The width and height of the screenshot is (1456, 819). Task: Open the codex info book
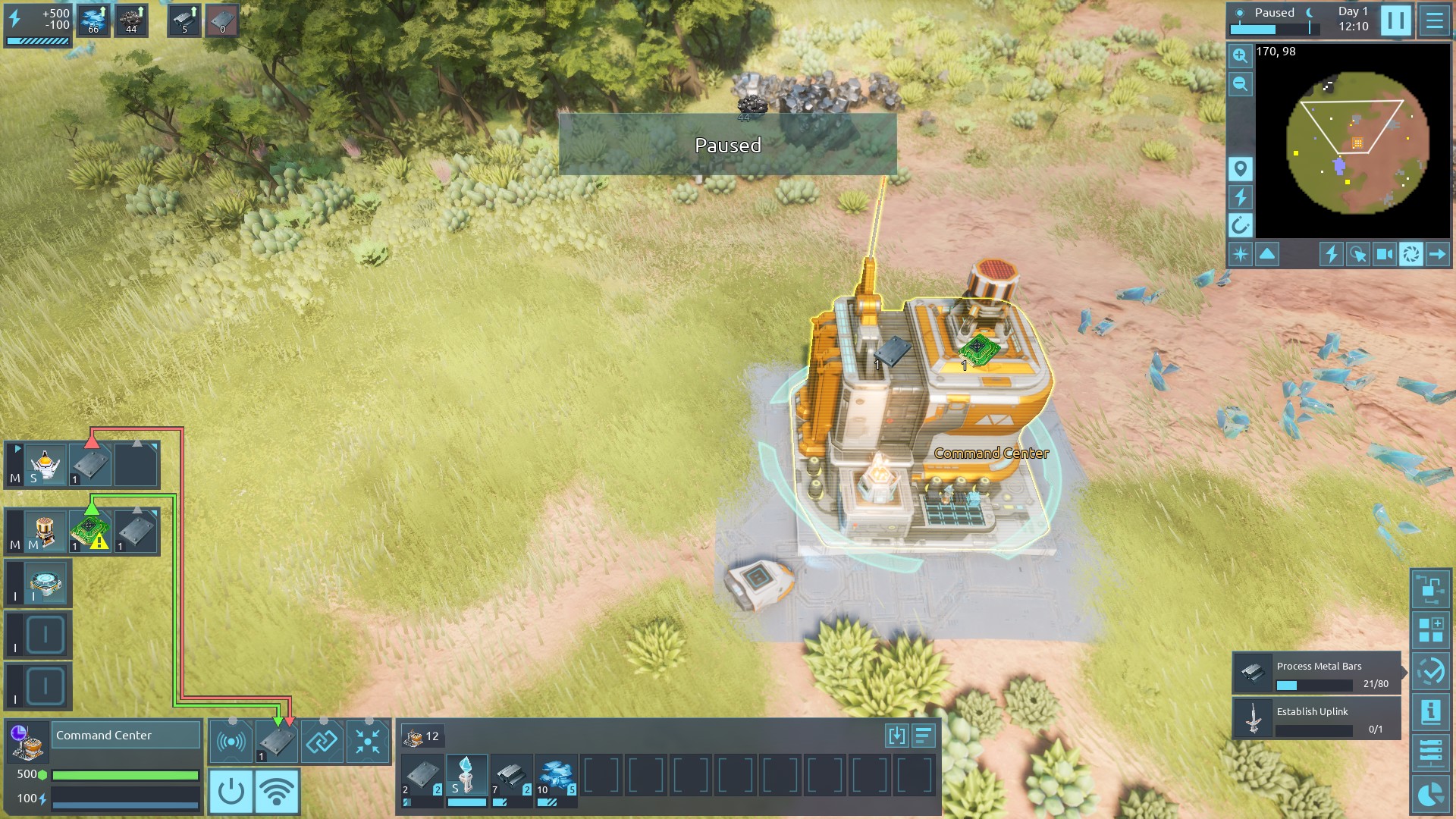click(1430, 712)
